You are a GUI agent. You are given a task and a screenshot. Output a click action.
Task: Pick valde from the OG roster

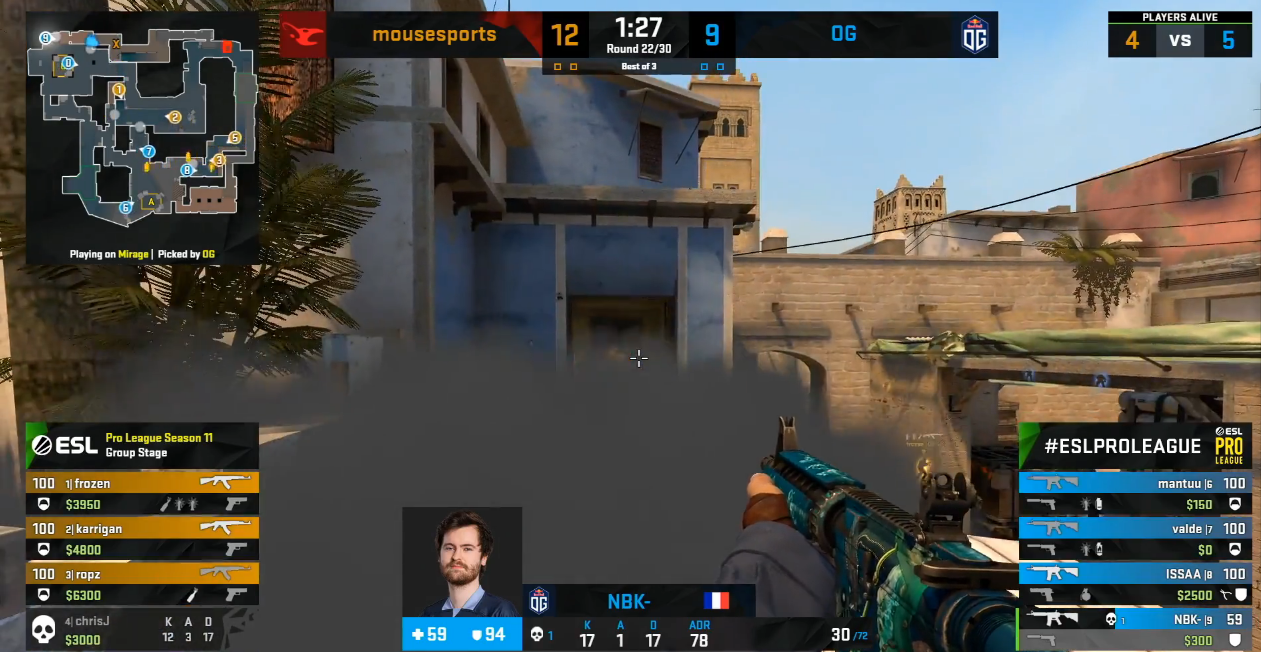coord(1134,538)
